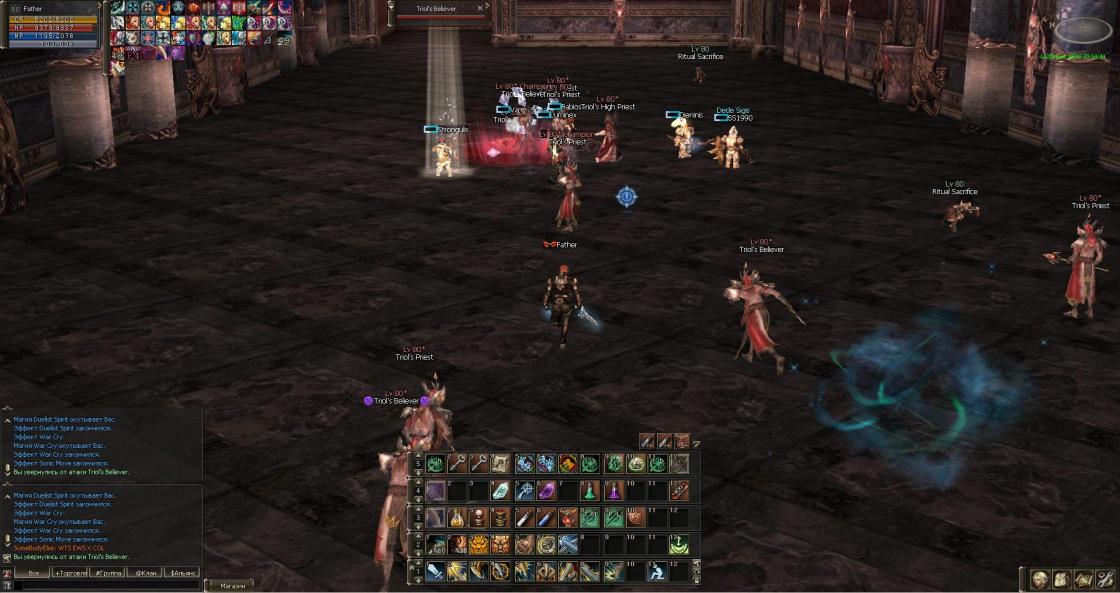The height and width of the screenshot is (593, 1120).
Task: Switch to the Все chat tab
Action: point(32,573)
